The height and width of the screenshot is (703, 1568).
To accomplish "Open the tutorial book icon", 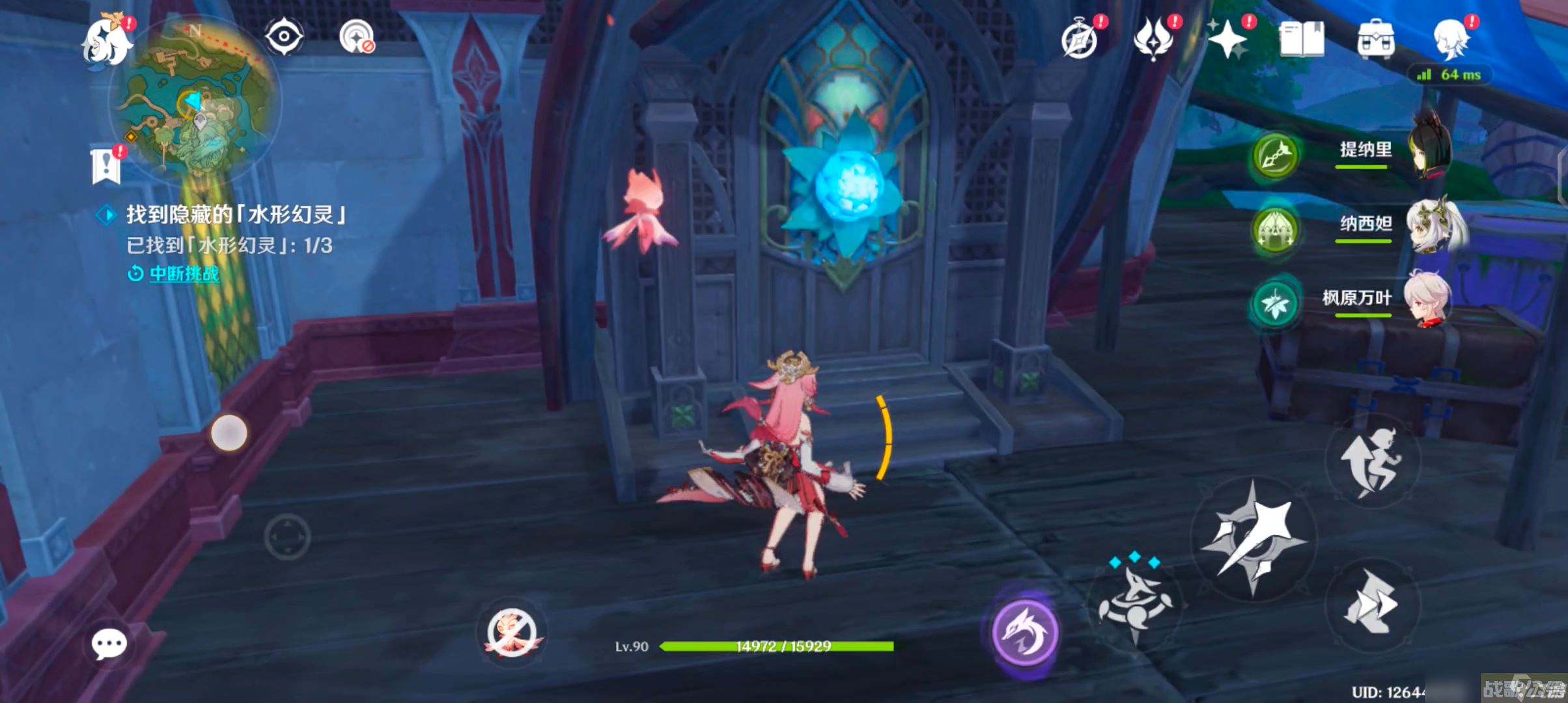I will [1302, 39].
